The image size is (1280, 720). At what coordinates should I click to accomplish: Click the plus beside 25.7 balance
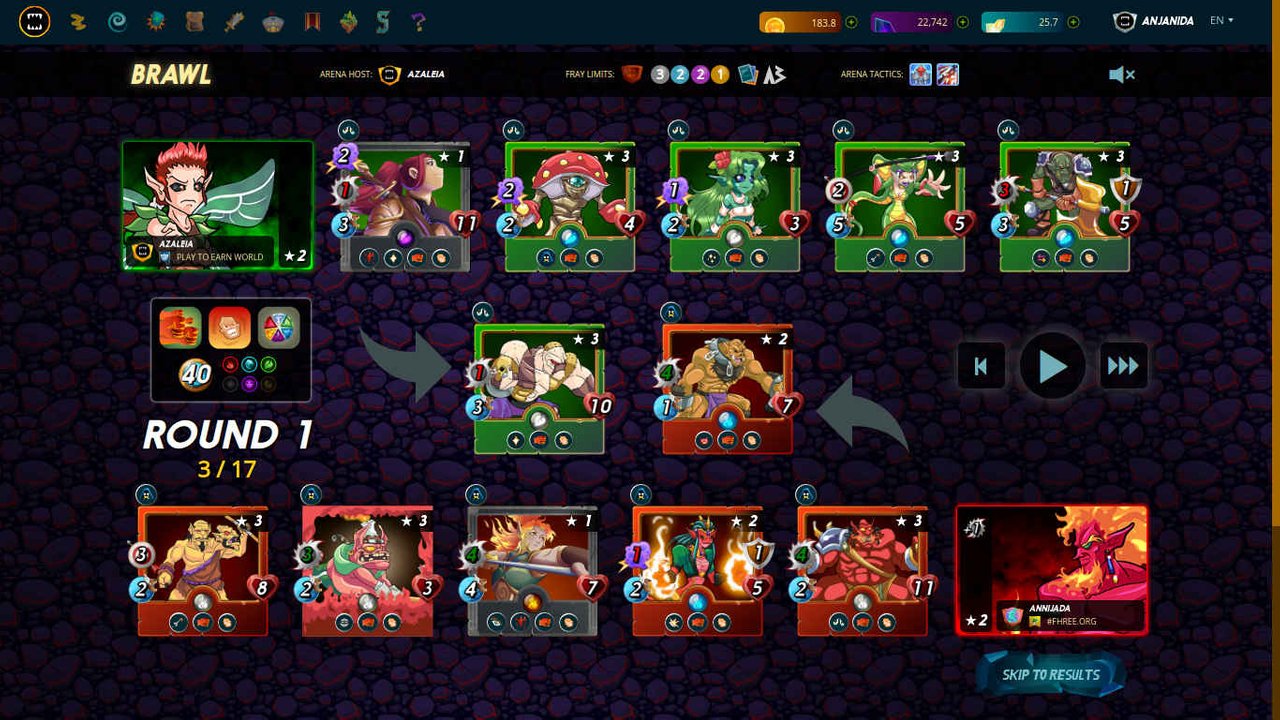pyautogui.click(x=1074, y=22)
